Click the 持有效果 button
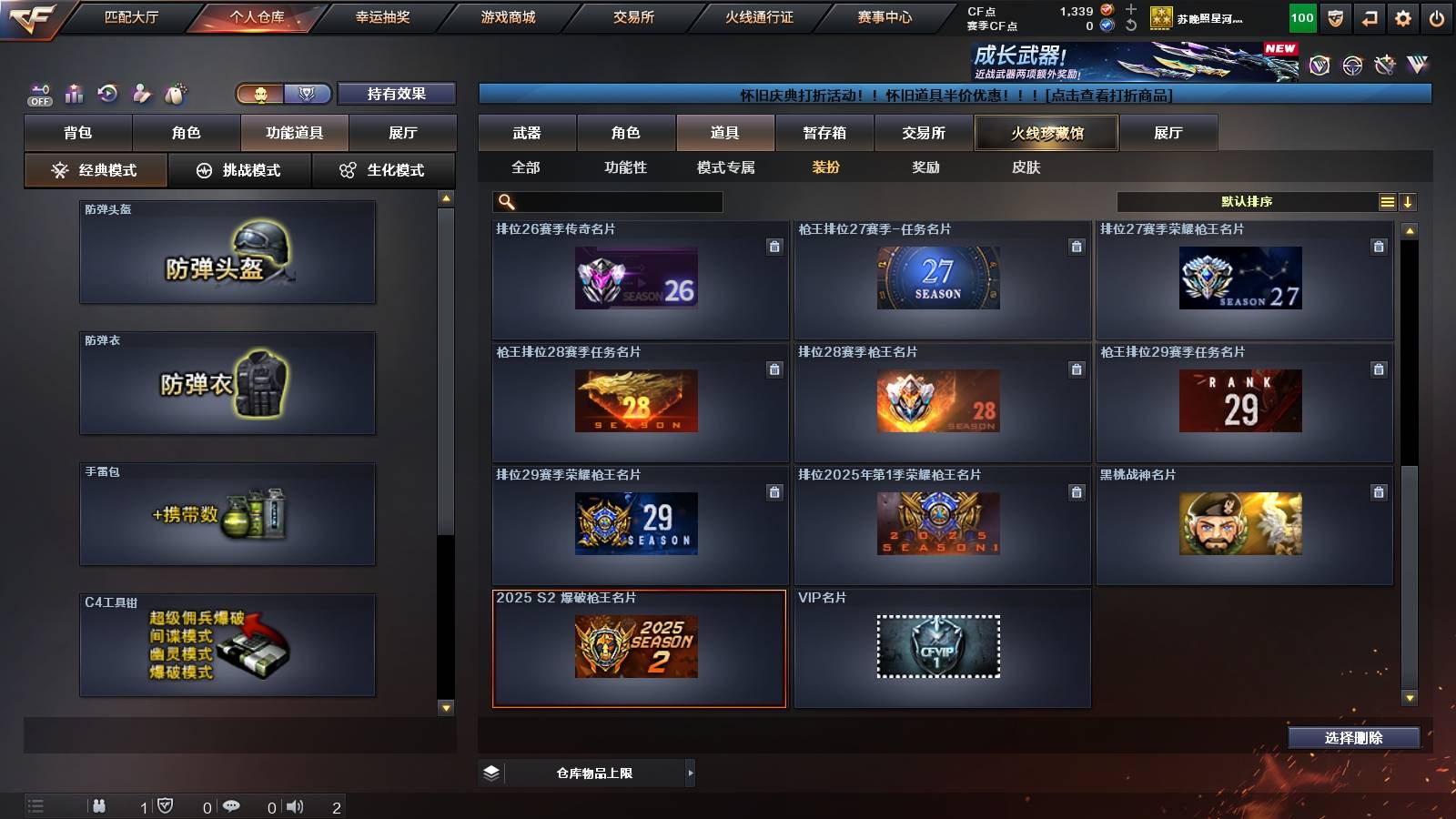The image size is (1456, 819). click(396, 94)
